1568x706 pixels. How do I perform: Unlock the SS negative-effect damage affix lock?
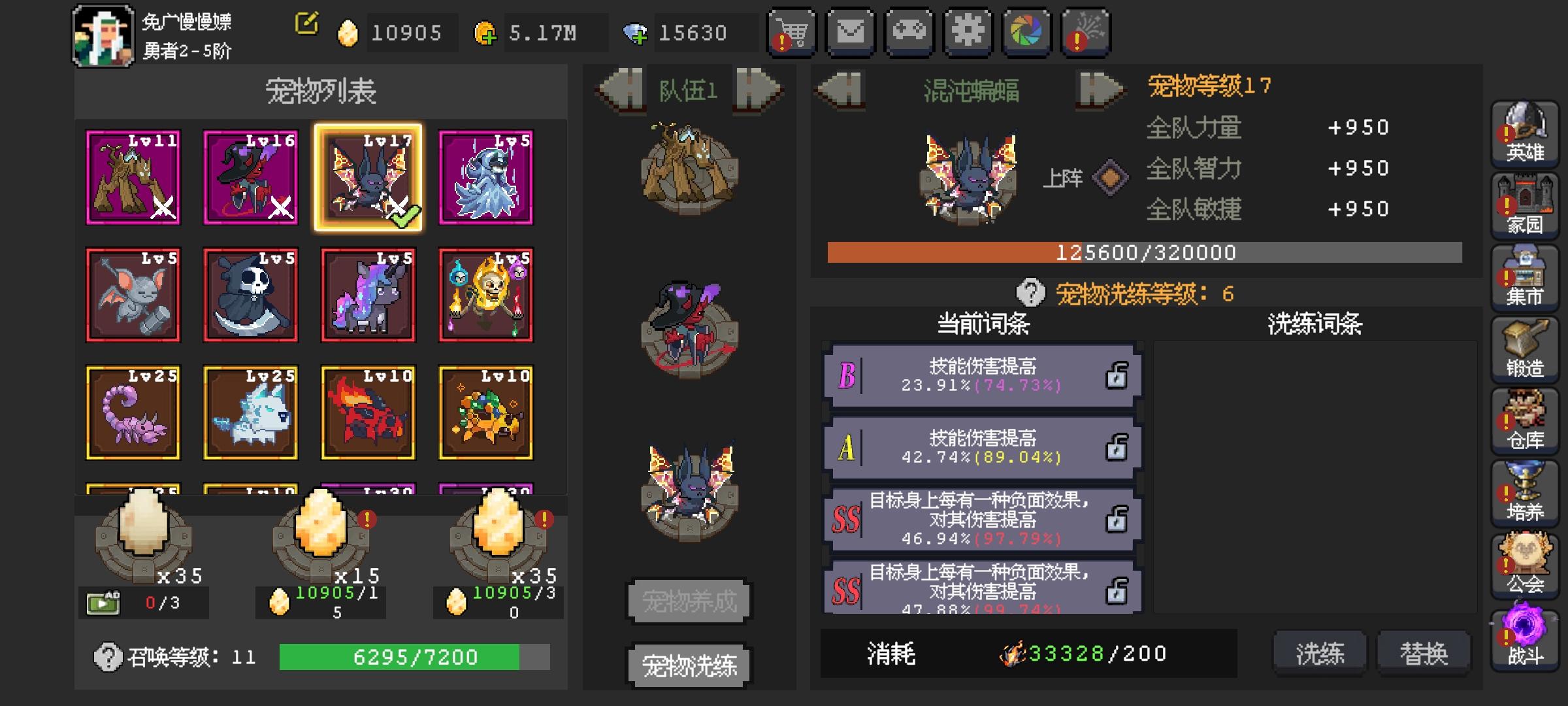(1117, 520)
